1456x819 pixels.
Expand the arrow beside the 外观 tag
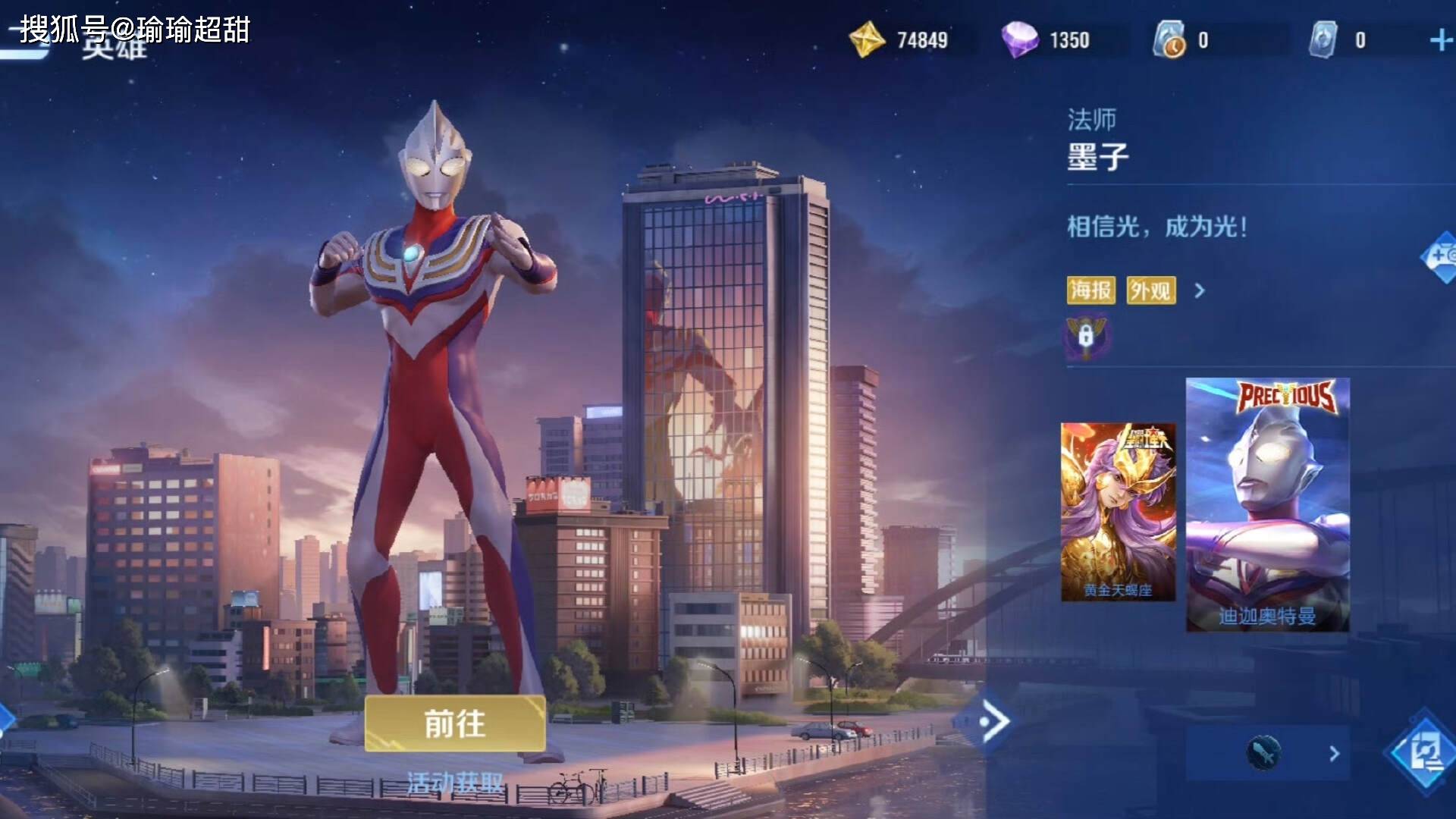click(1200, 290)
